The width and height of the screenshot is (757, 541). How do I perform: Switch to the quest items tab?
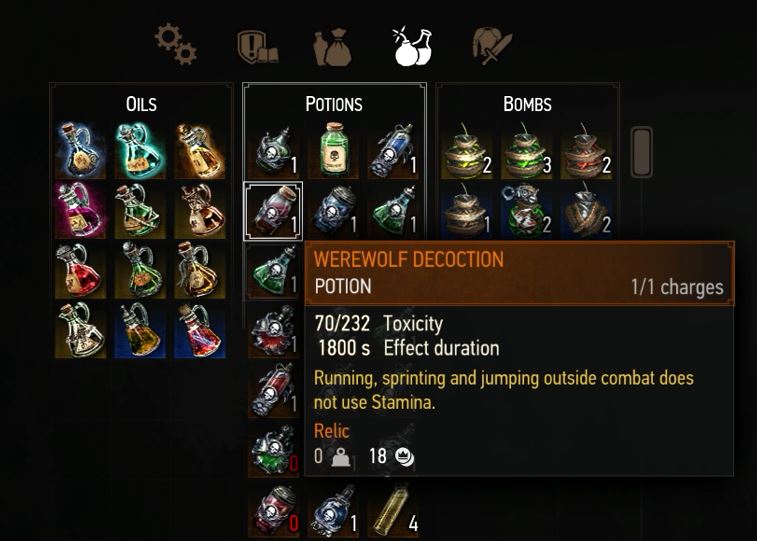coord(255,46)
